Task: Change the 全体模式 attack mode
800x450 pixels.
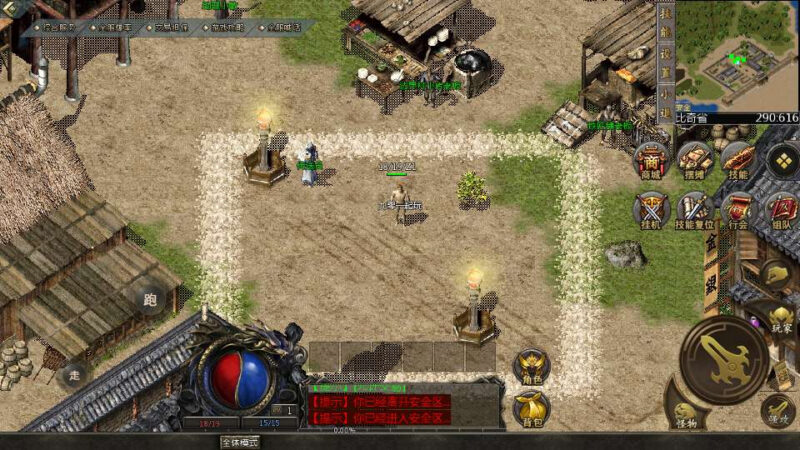Action: click(240, 442)
